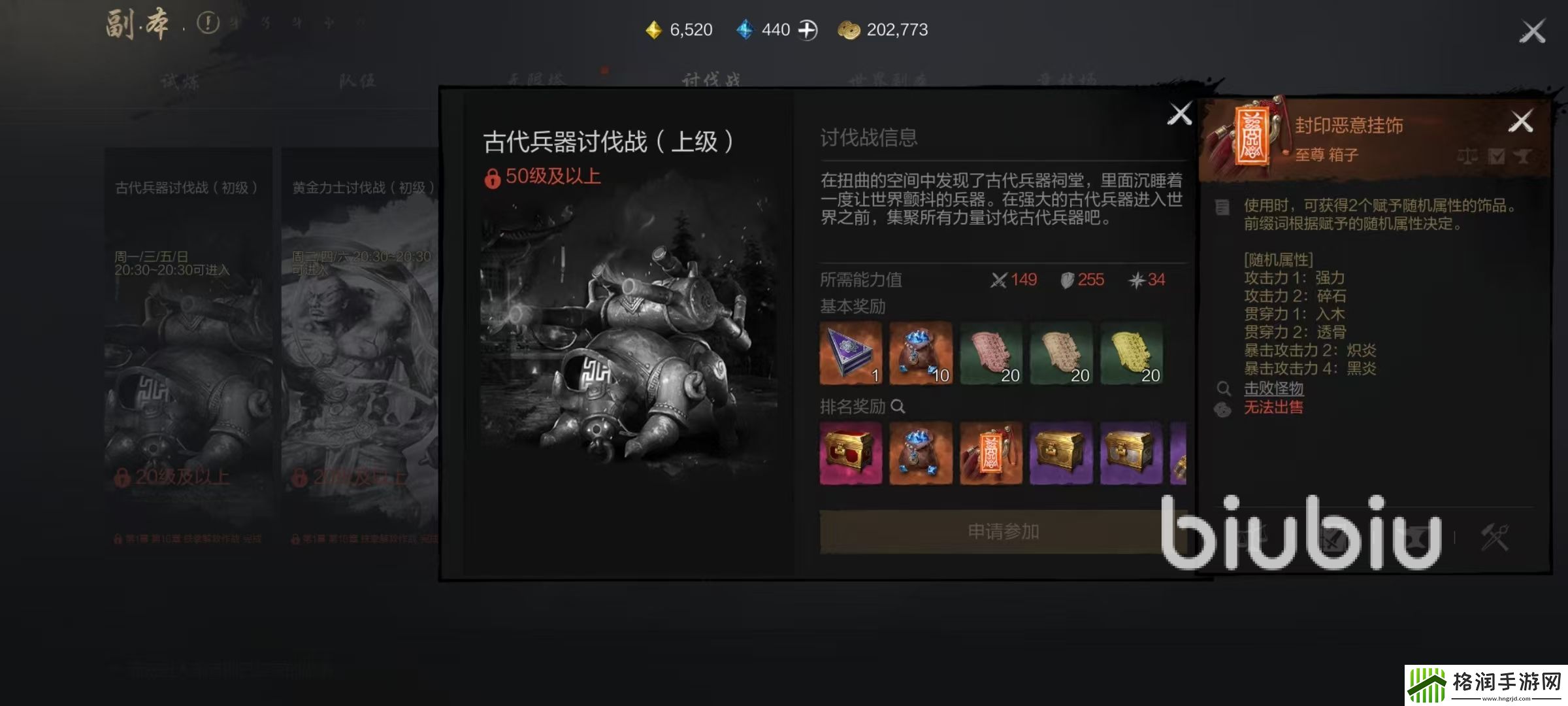The height and width of the screenshot is (706, 1568).
Task: Open the 击败怪物 link in tooltip
Action: click(x=1275, y=388)
